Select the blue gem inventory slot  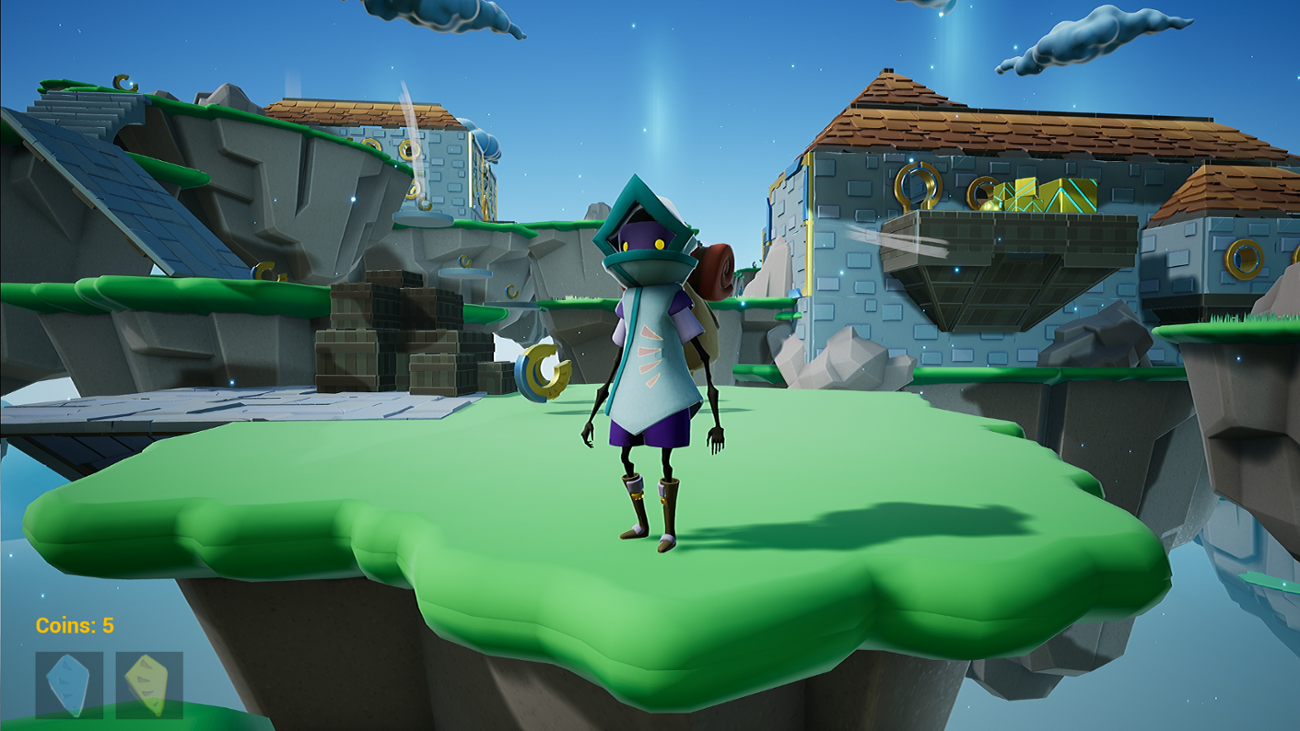[68, 686]
